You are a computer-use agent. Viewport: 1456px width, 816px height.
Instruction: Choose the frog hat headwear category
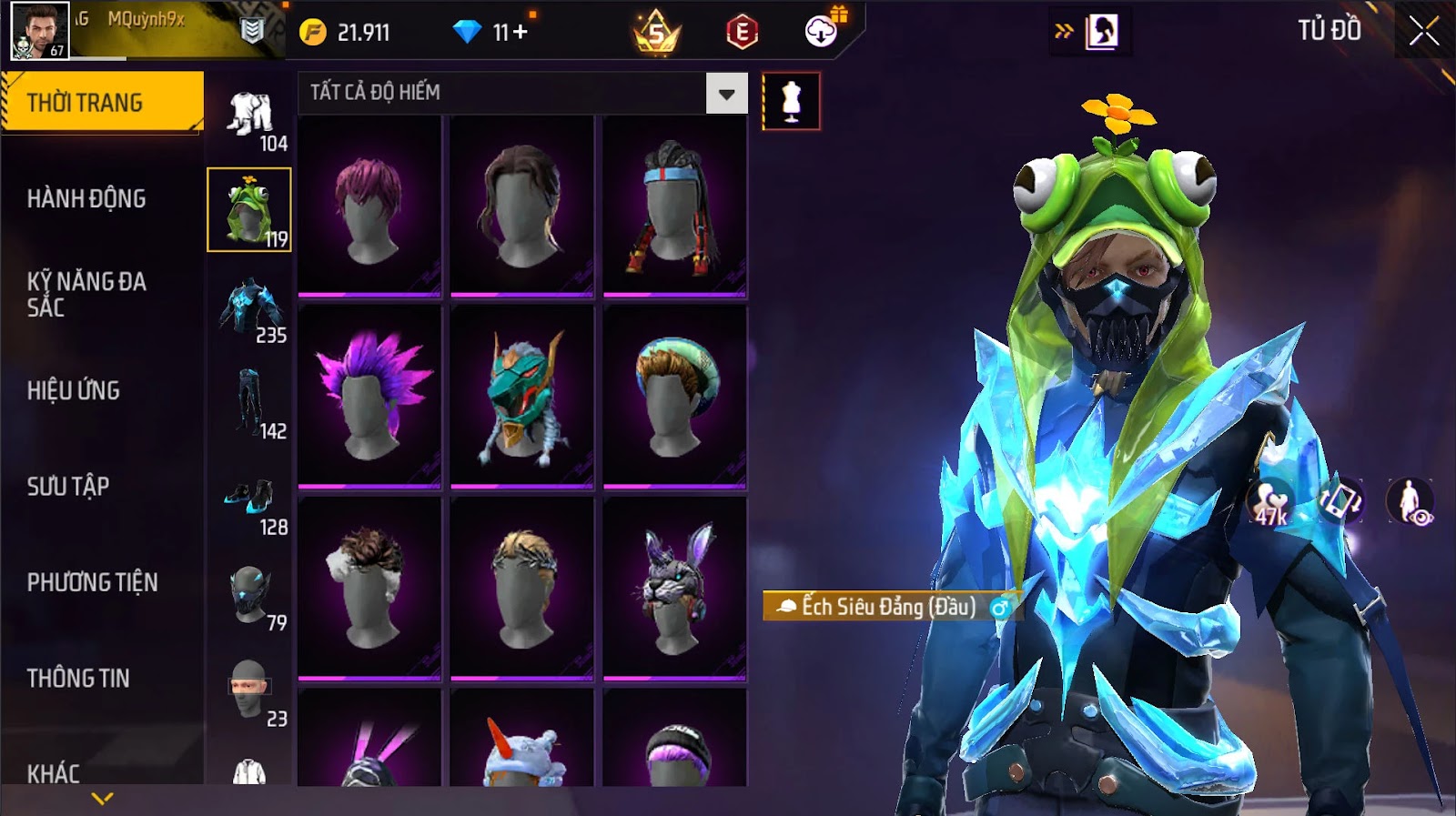(248, 209)
